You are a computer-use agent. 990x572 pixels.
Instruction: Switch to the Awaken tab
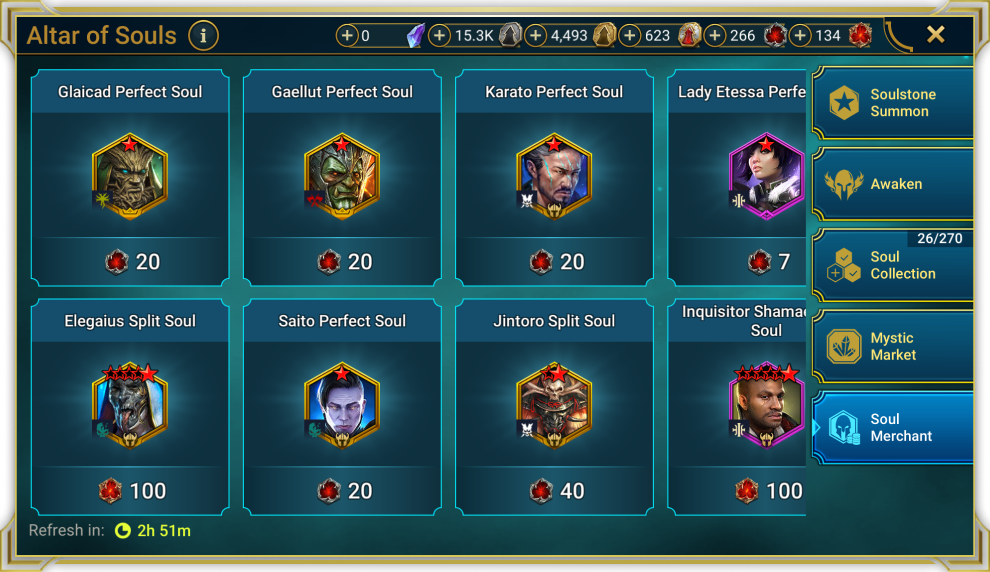tap(893, 184)
